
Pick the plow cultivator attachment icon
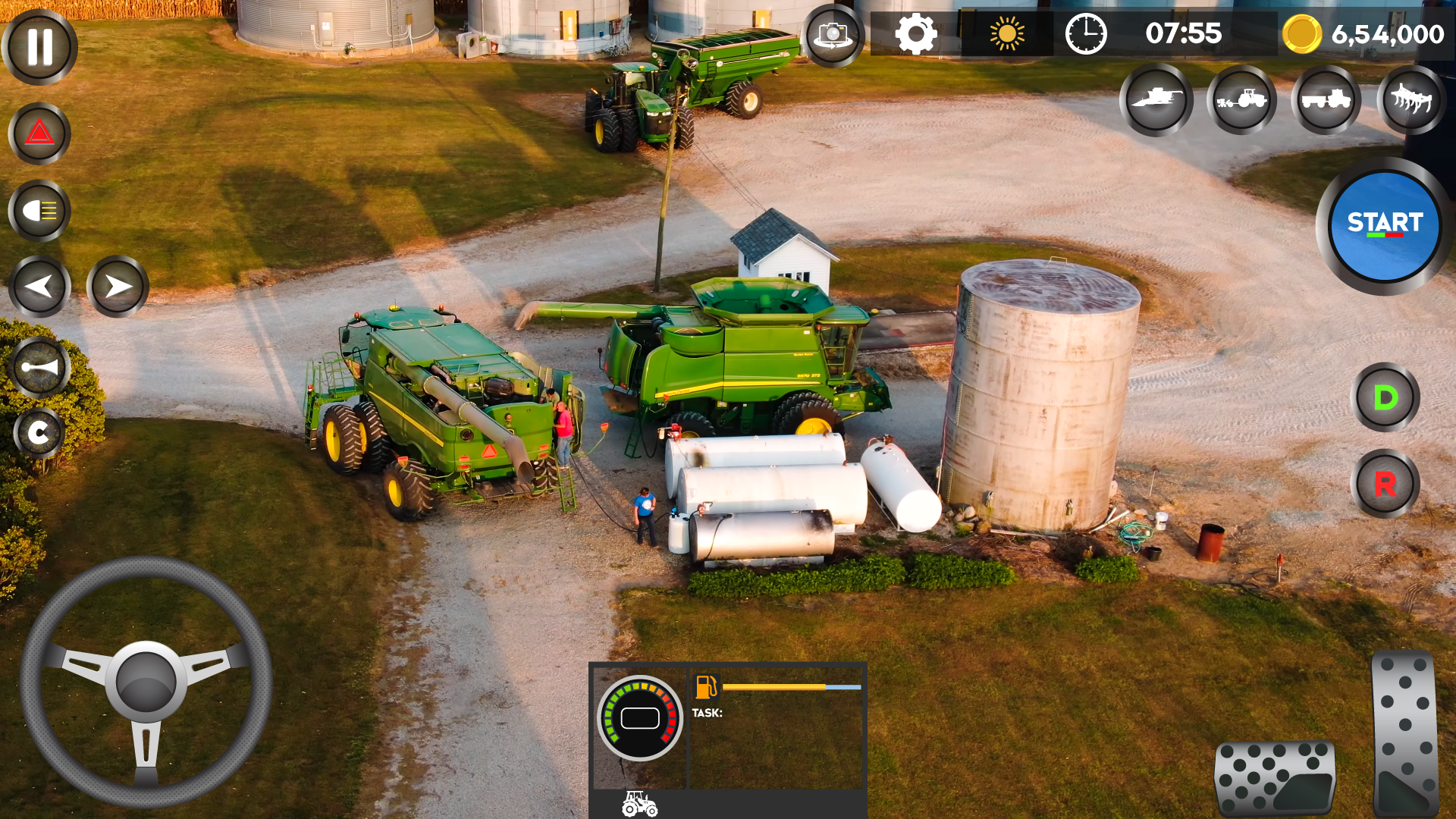tap(1411, 99)
